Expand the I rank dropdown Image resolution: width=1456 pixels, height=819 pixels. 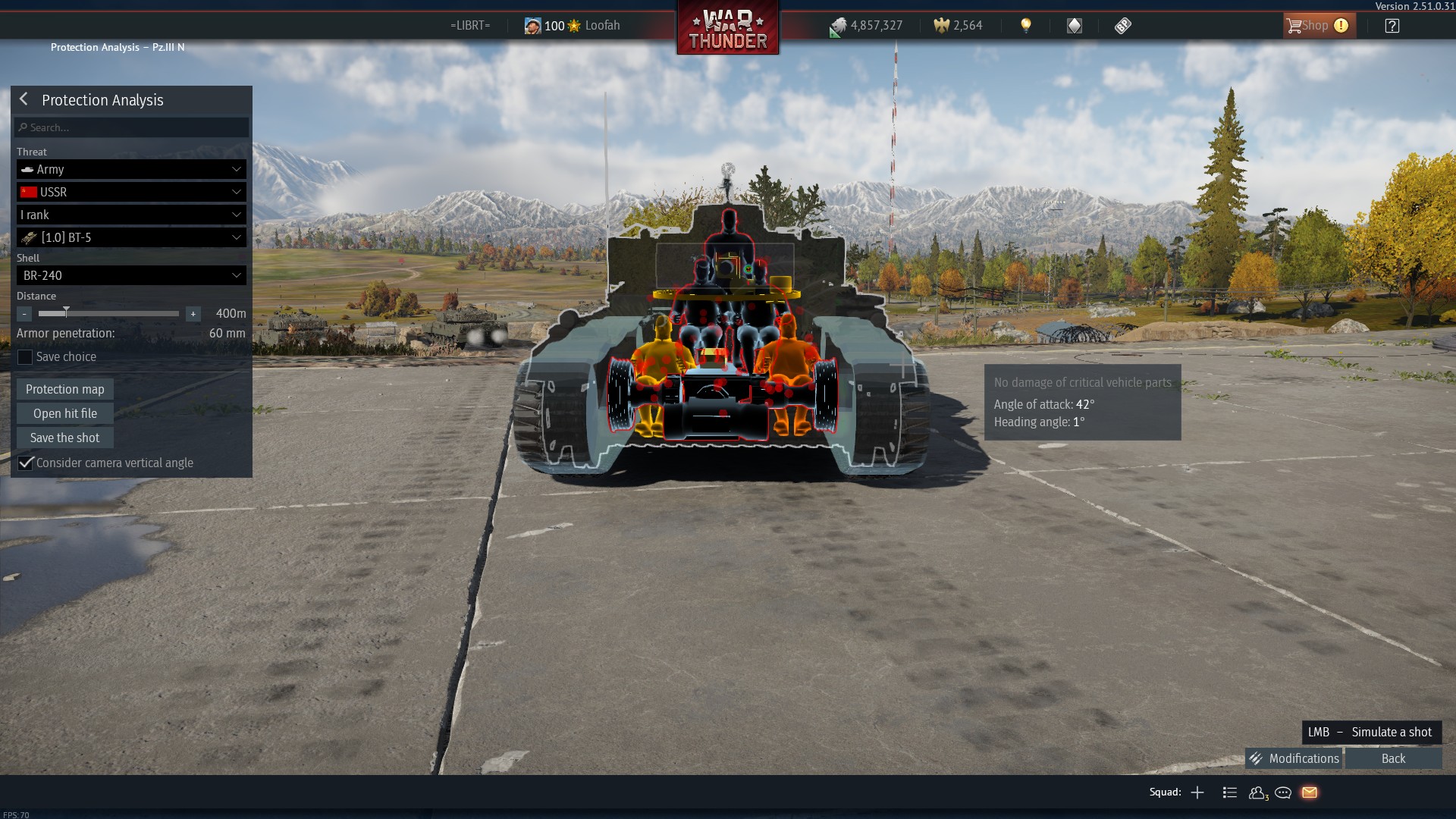[131, 215]
